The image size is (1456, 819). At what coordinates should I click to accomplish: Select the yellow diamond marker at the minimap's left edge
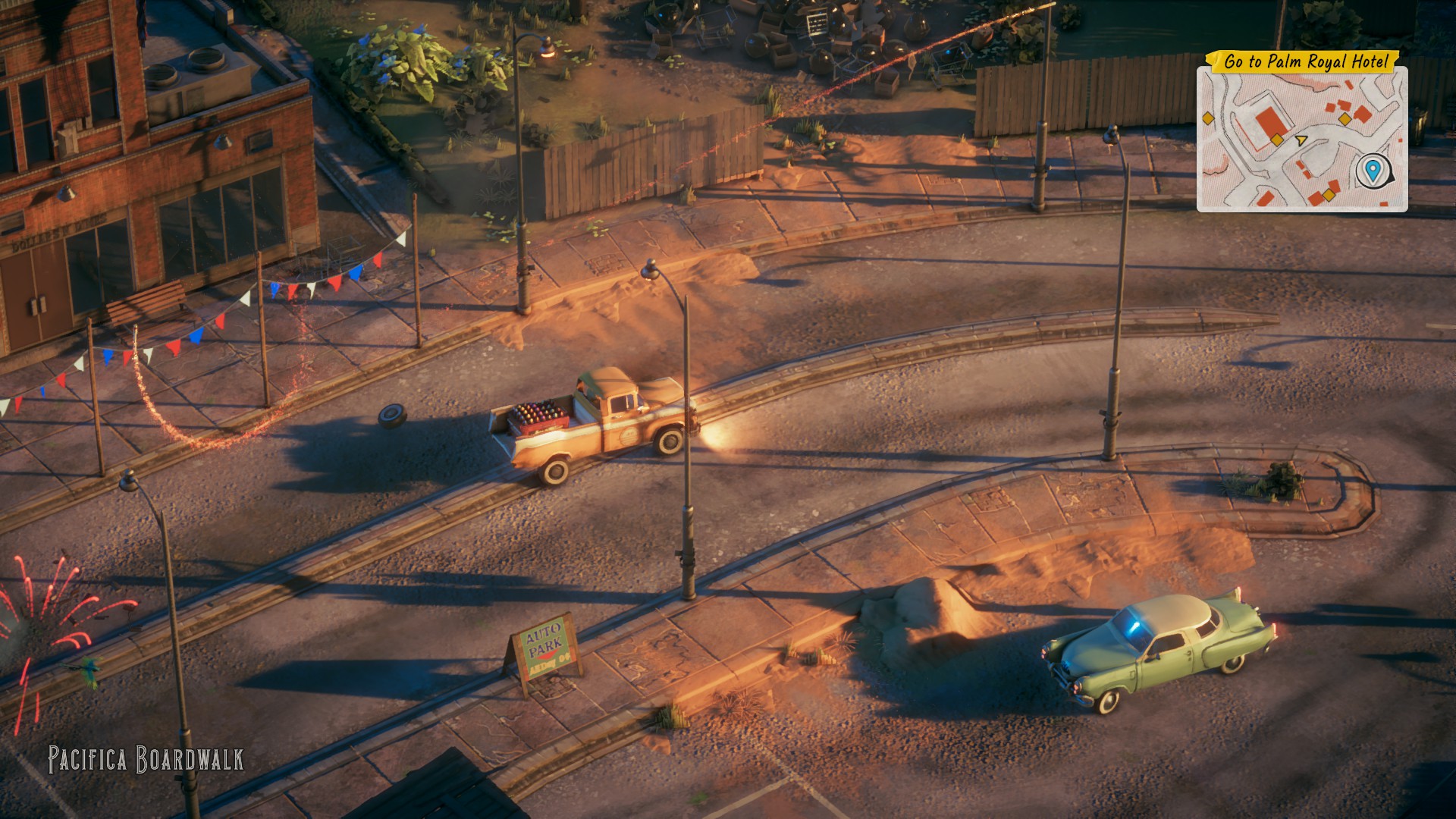(x=1207, y=118)
